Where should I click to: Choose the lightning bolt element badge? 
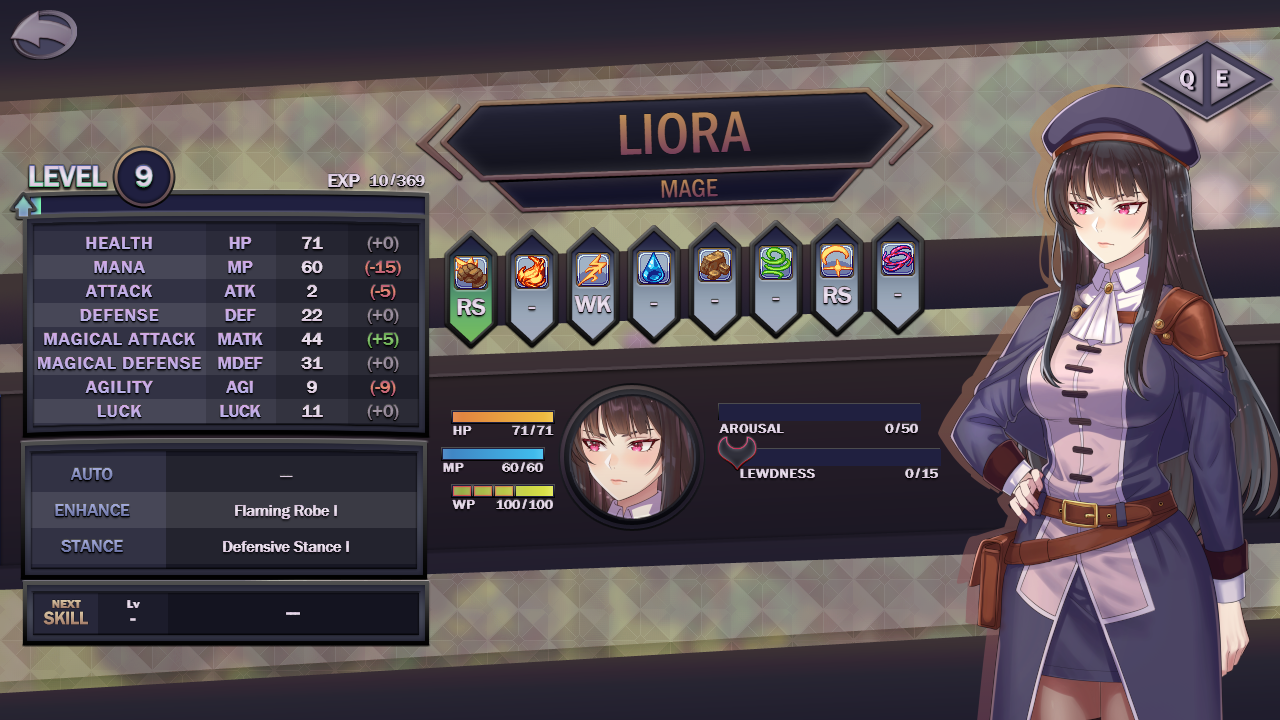(593, 286)
